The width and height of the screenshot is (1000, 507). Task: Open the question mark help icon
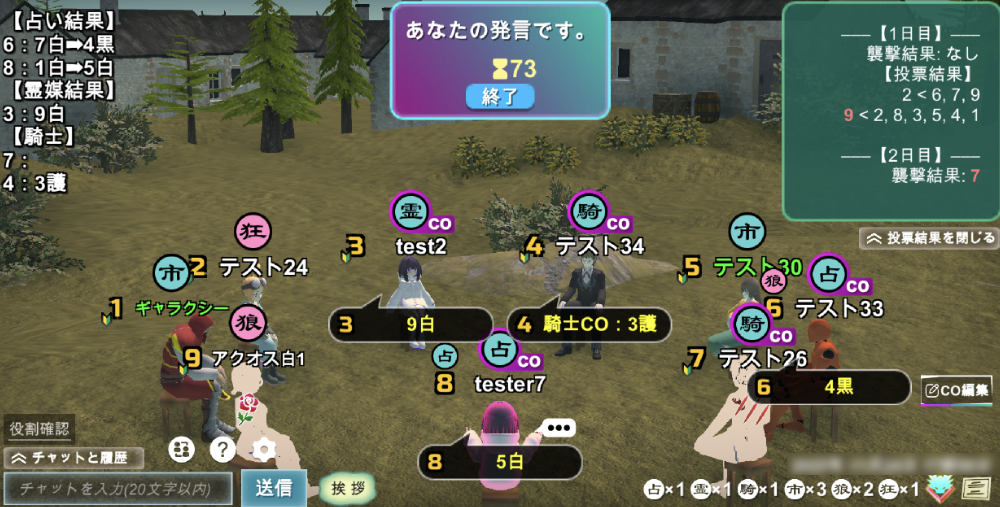[x=223, y=450]
